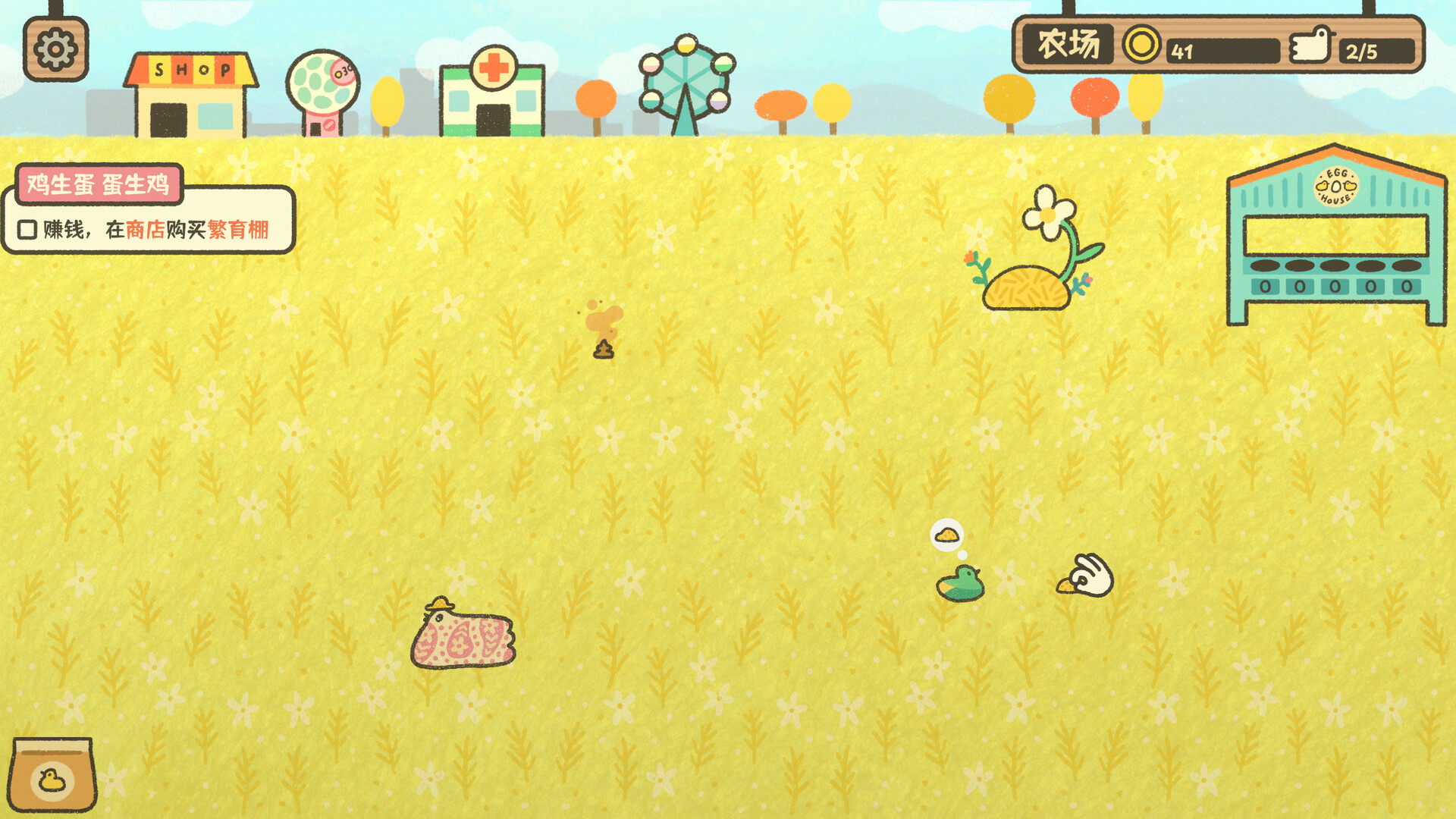Select the 农场 label on the wooden sign
This screenshot has width=1456, height=819.
tap(1072, 43)
